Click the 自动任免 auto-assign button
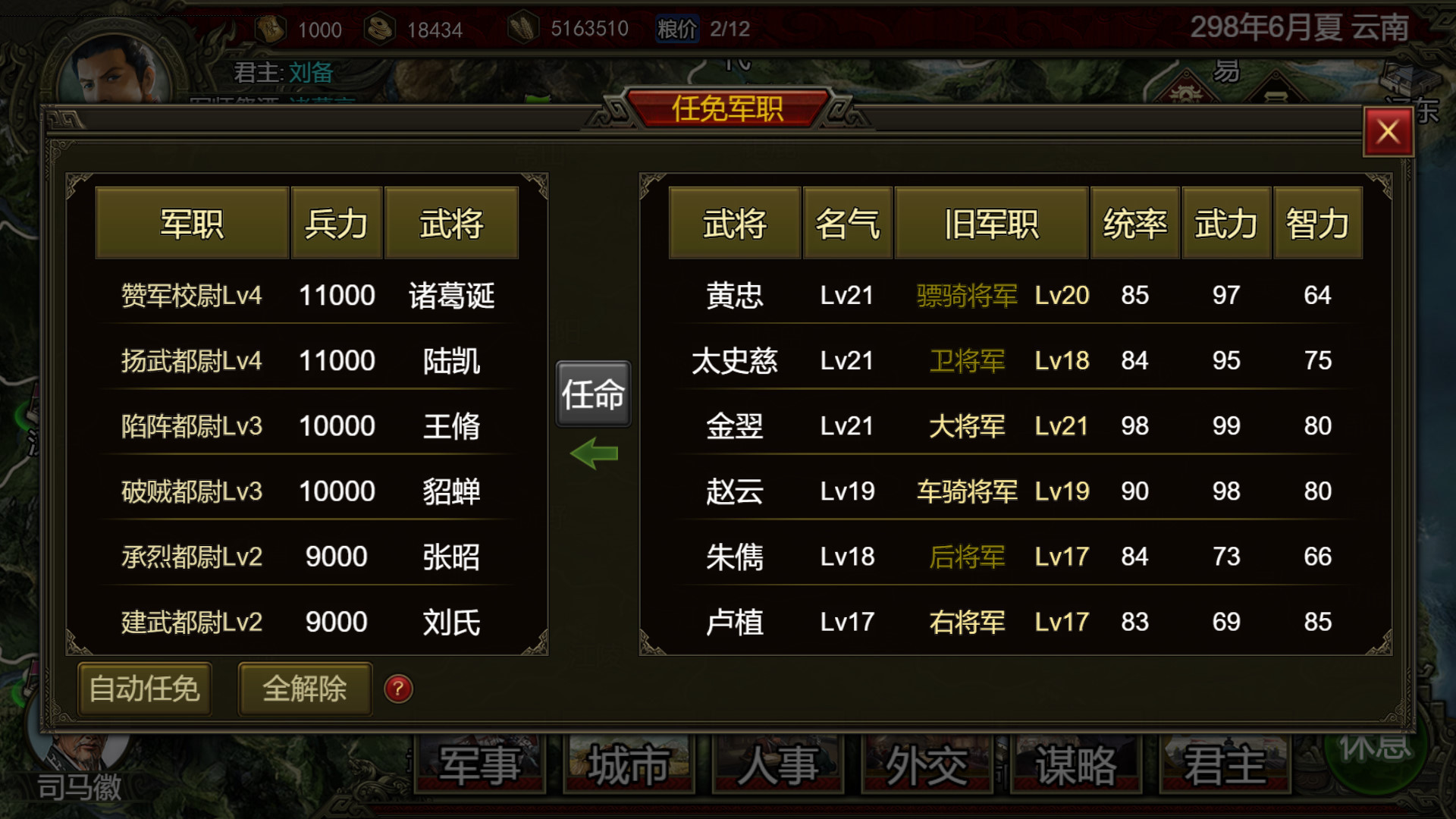This screenshot has width=1456, height=819. [x=144, y=689]
